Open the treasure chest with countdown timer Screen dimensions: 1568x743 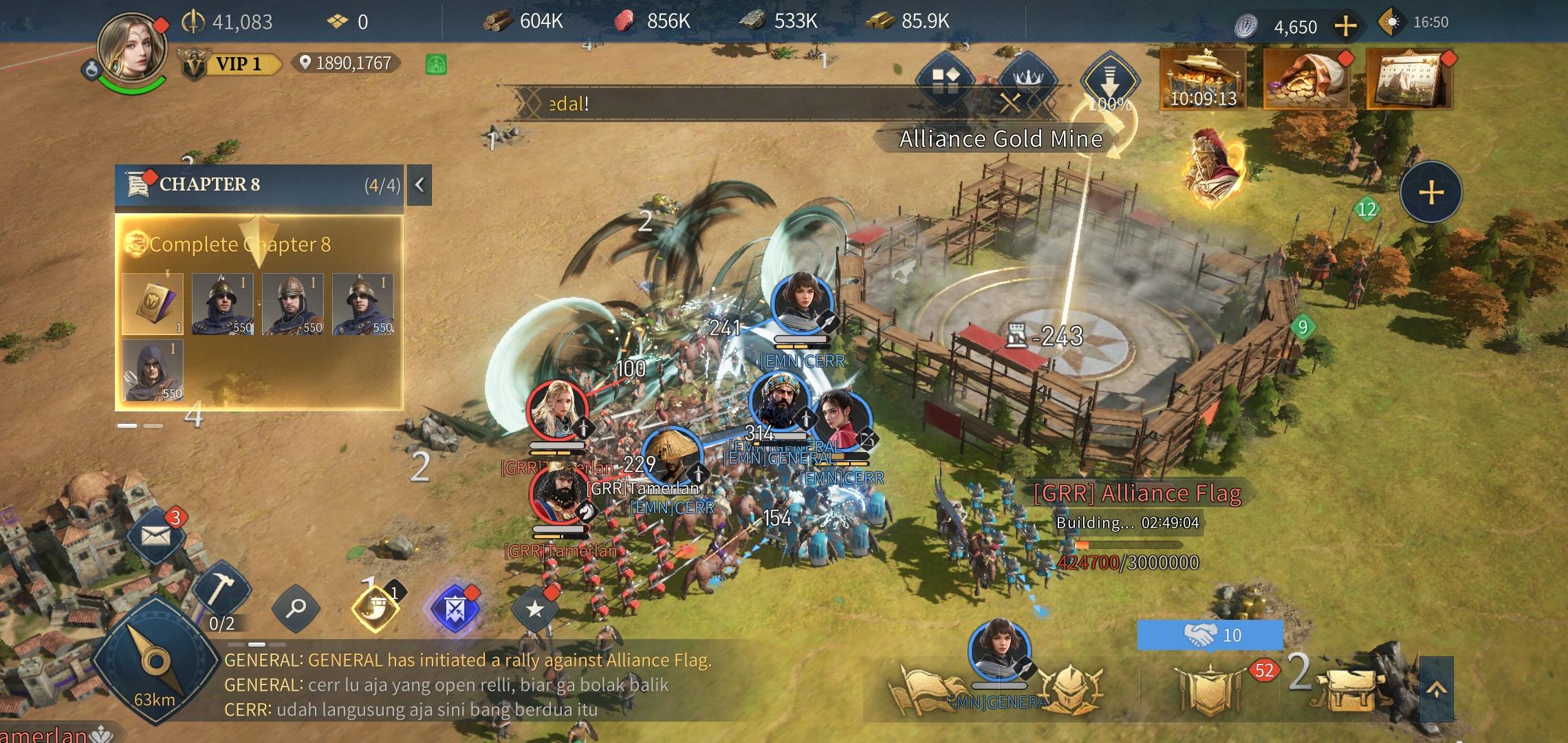pyautogui.click(x=1203, y=79)
